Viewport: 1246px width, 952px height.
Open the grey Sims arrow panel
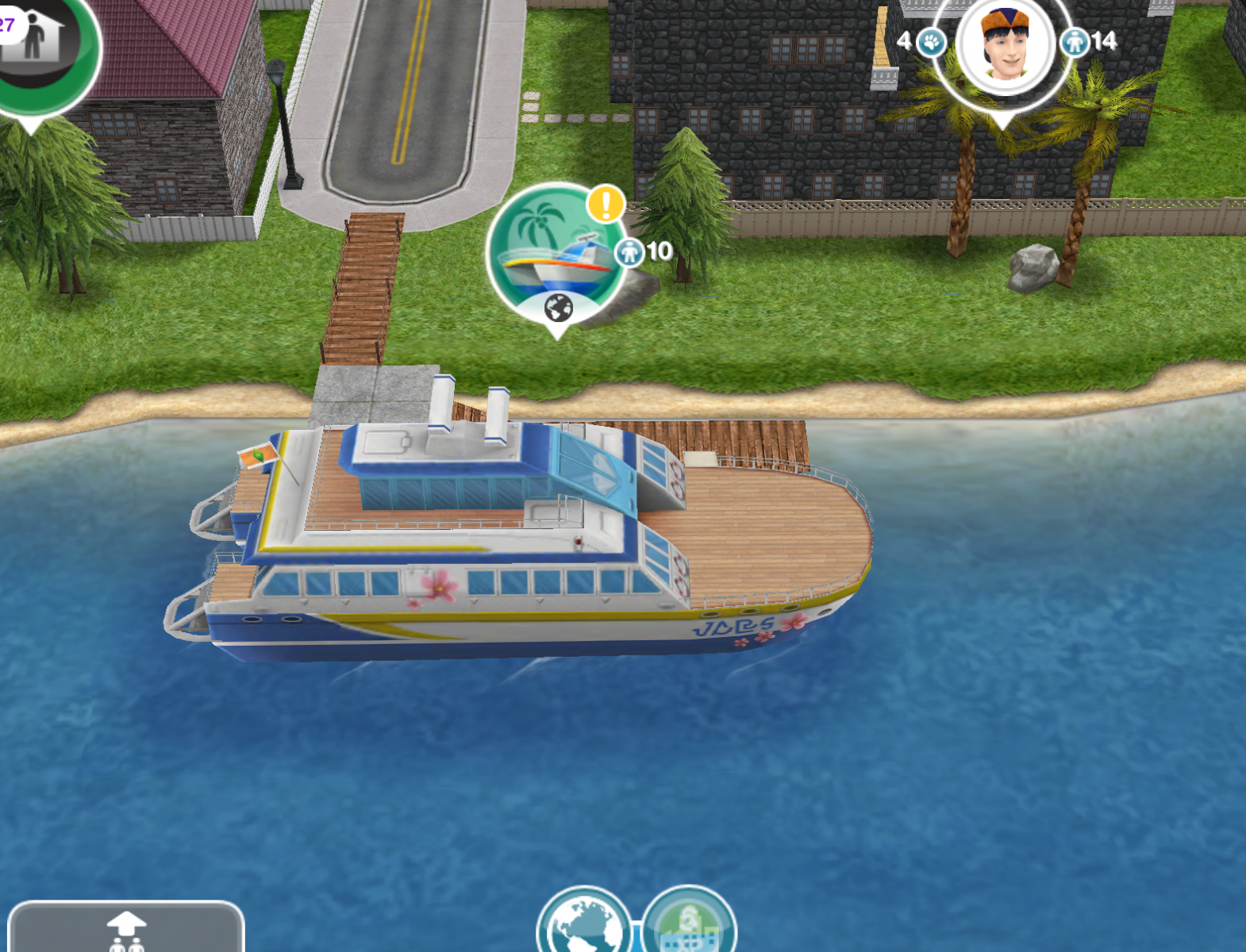click(125, 928)
